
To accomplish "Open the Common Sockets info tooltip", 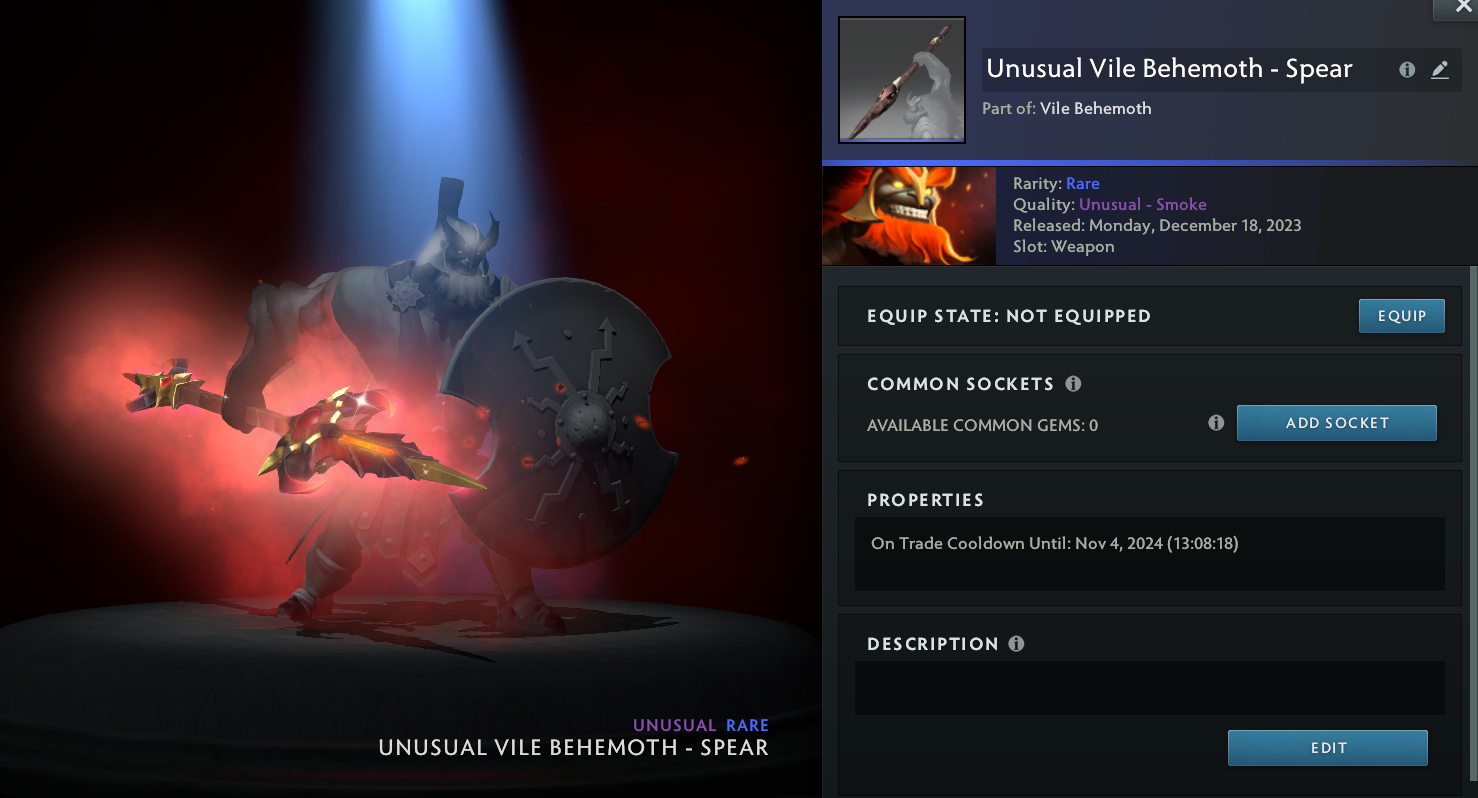I will [1073, 384].
